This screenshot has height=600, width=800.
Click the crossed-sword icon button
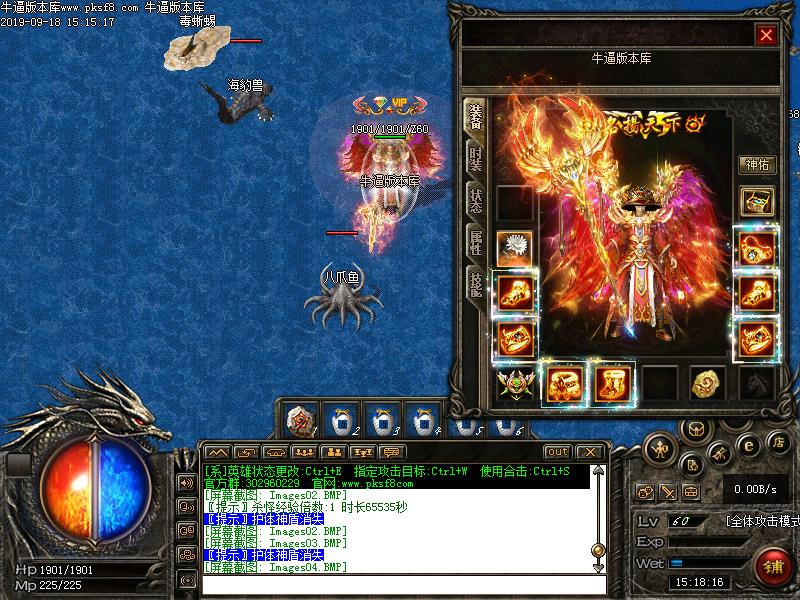(x=668, y=492)
